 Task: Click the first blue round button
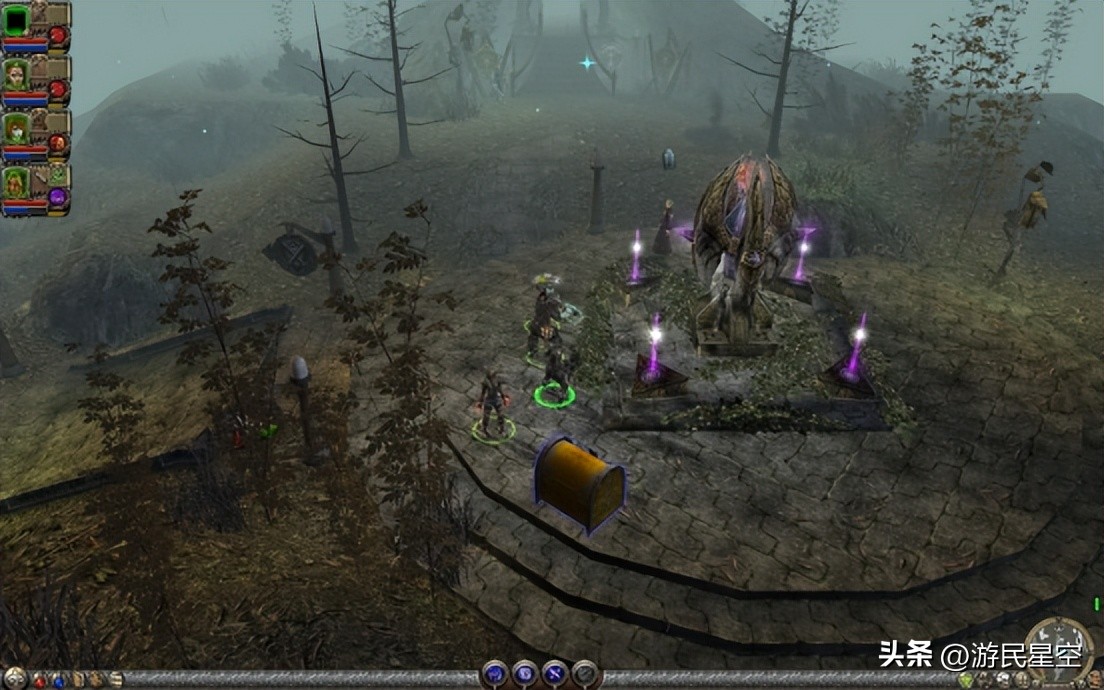pyautogui.click(x=496, y=675)
